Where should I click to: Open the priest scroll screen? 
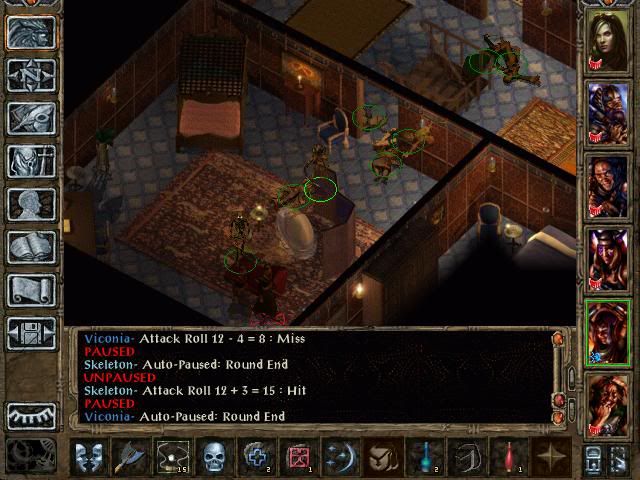coord(32,290)
